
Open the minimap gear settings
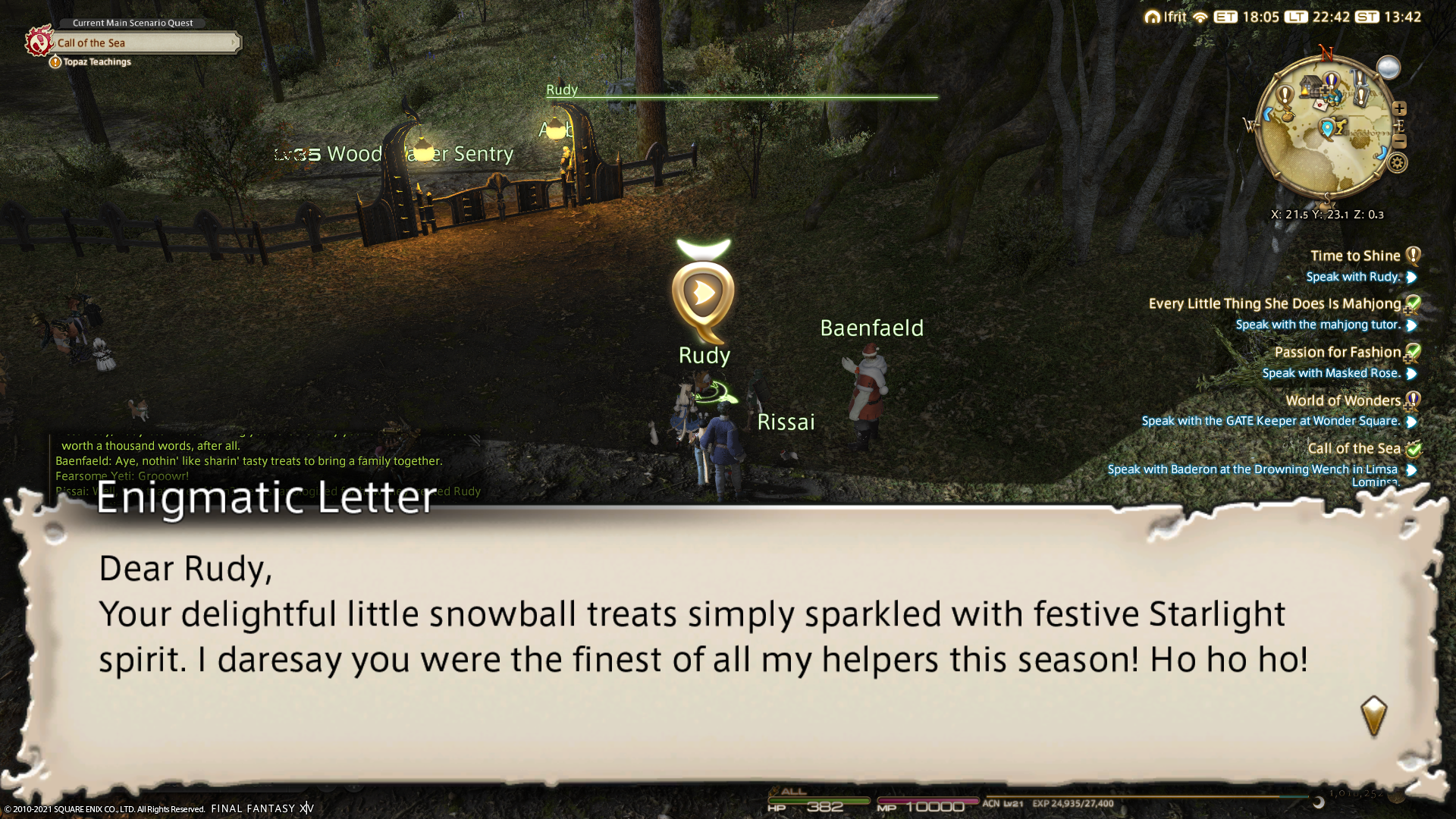[x=1398, y=162]
